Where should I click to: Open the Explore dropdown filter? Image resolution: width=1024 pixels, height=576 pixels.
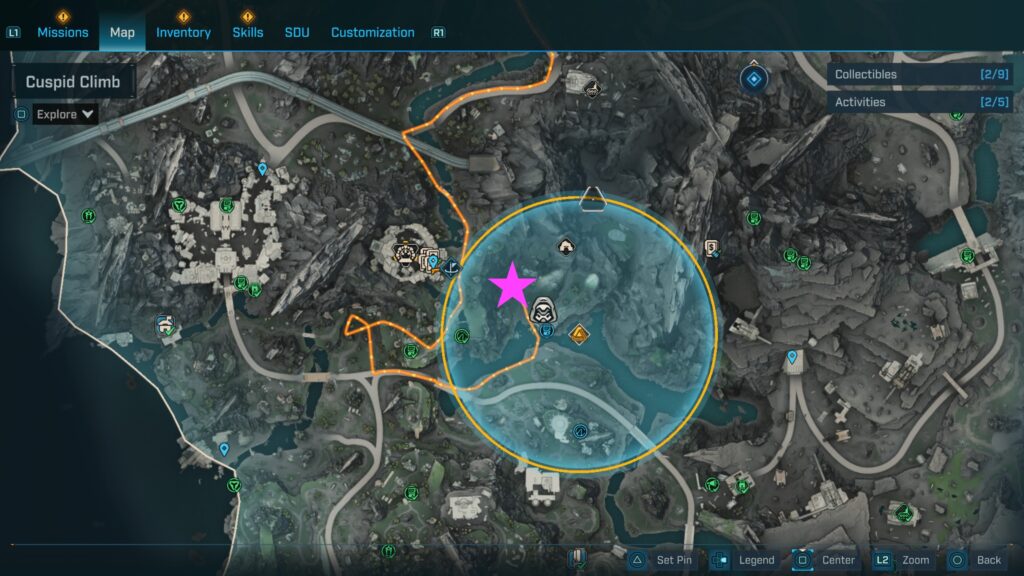pyautogui.click(x=65, y=114)
